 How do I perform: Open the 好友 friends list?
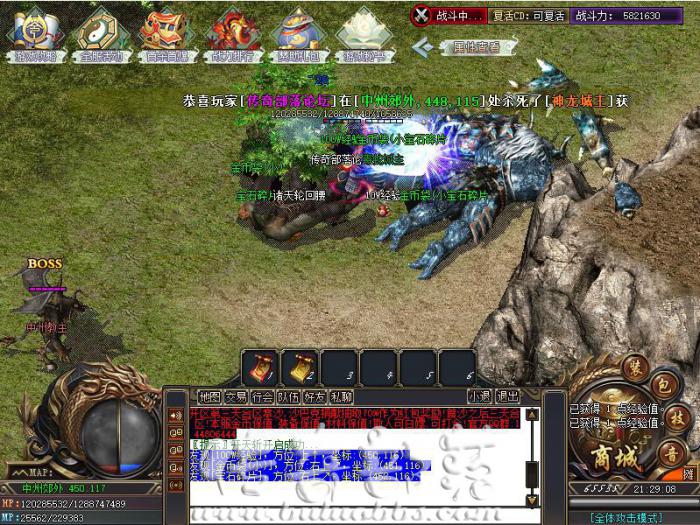click(314, 397)
